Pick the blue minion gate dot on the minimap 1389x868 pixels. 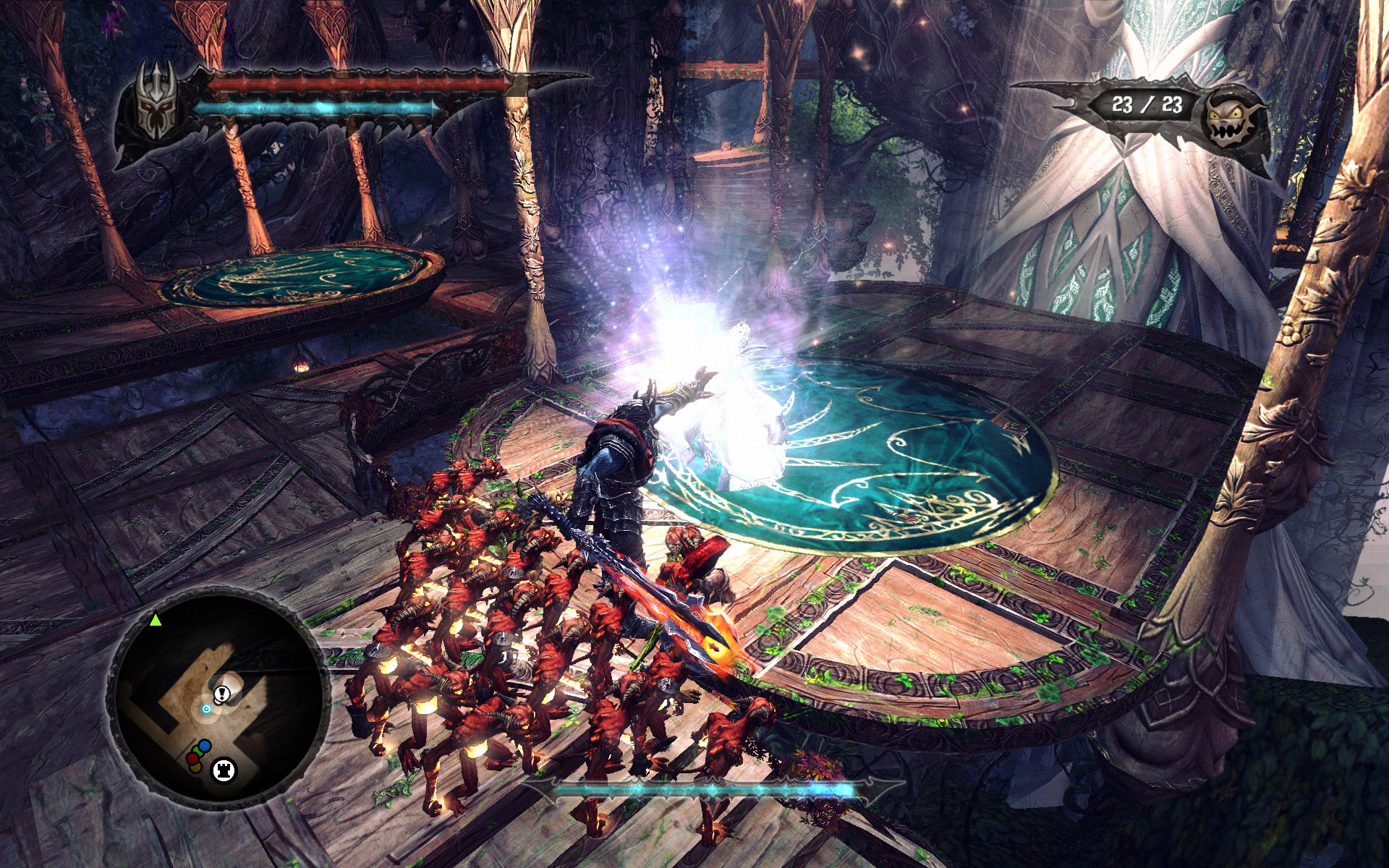pyautogui.click(x=205, y=746)
